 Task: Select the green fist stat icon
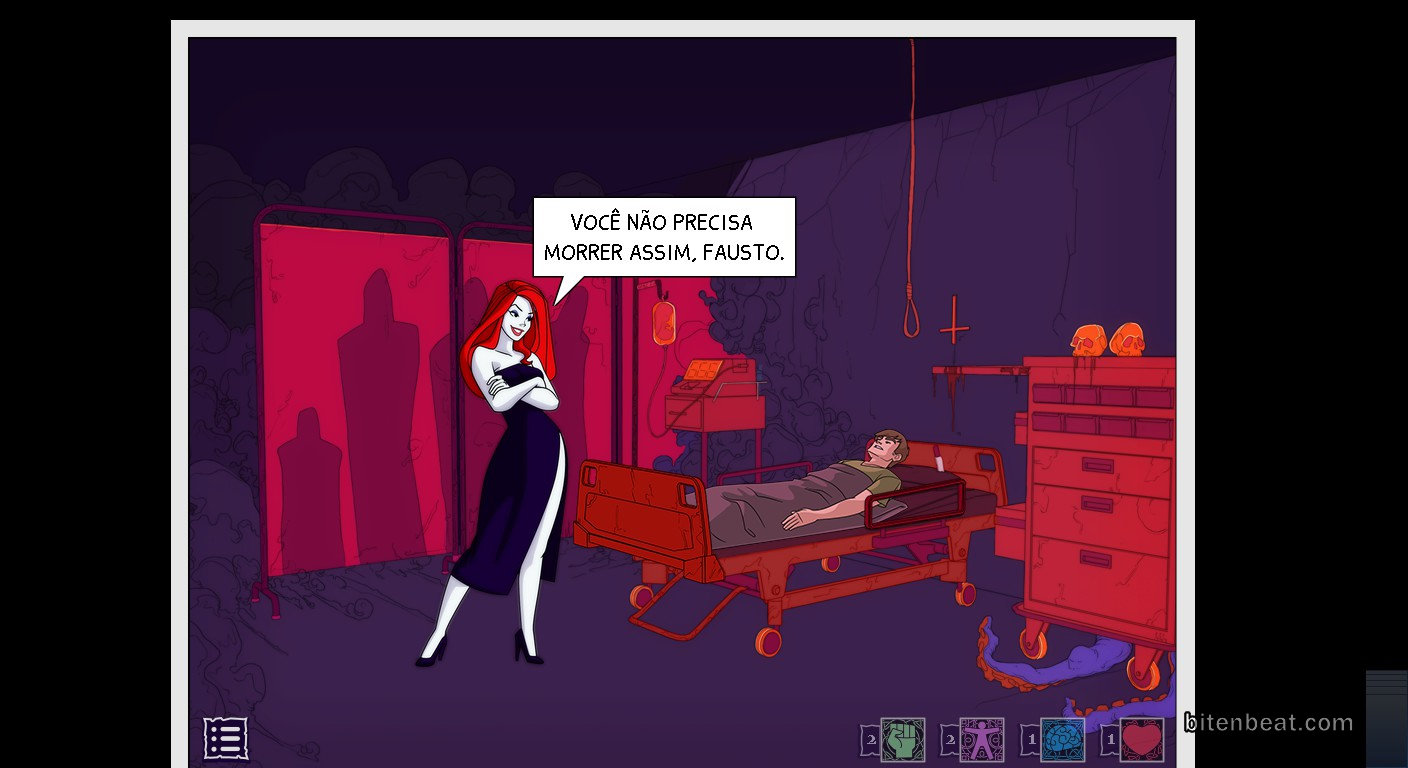902,740
